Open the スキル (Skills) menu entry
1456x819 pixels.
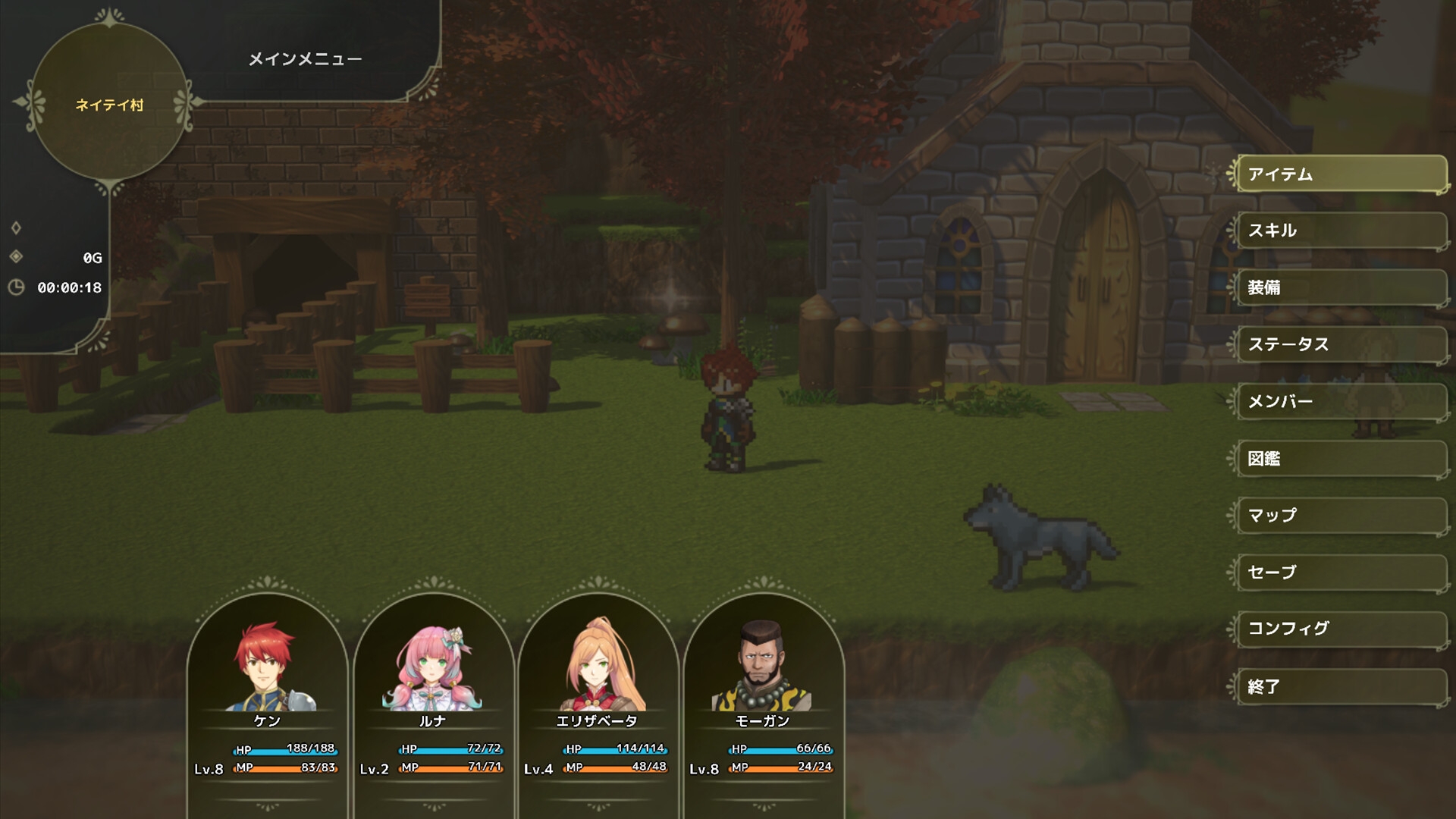1339,231
